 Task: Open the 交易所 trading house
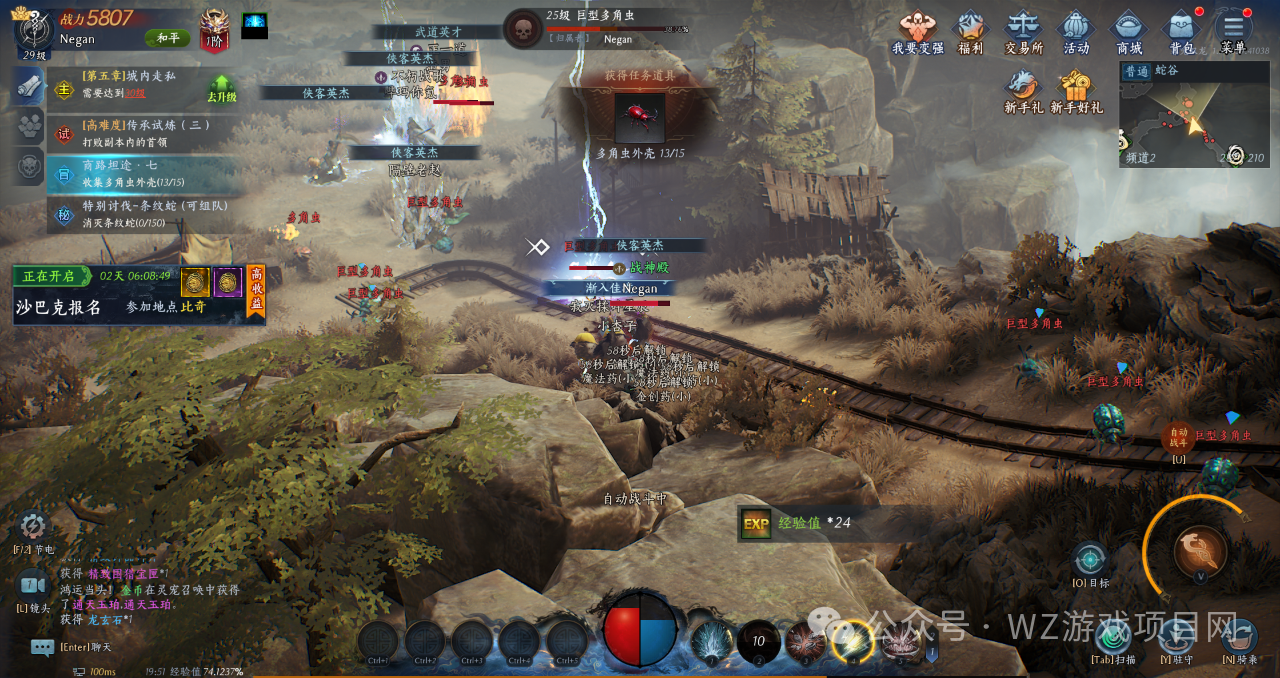(x=1023, y=30)
